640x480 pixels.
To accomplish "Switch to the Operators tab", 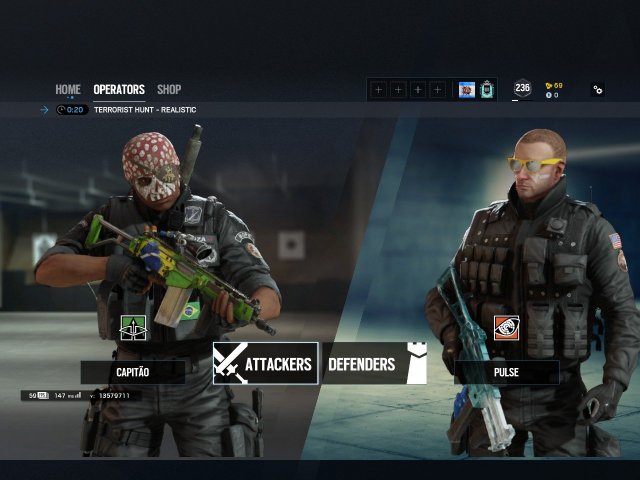I will (119, 90).
